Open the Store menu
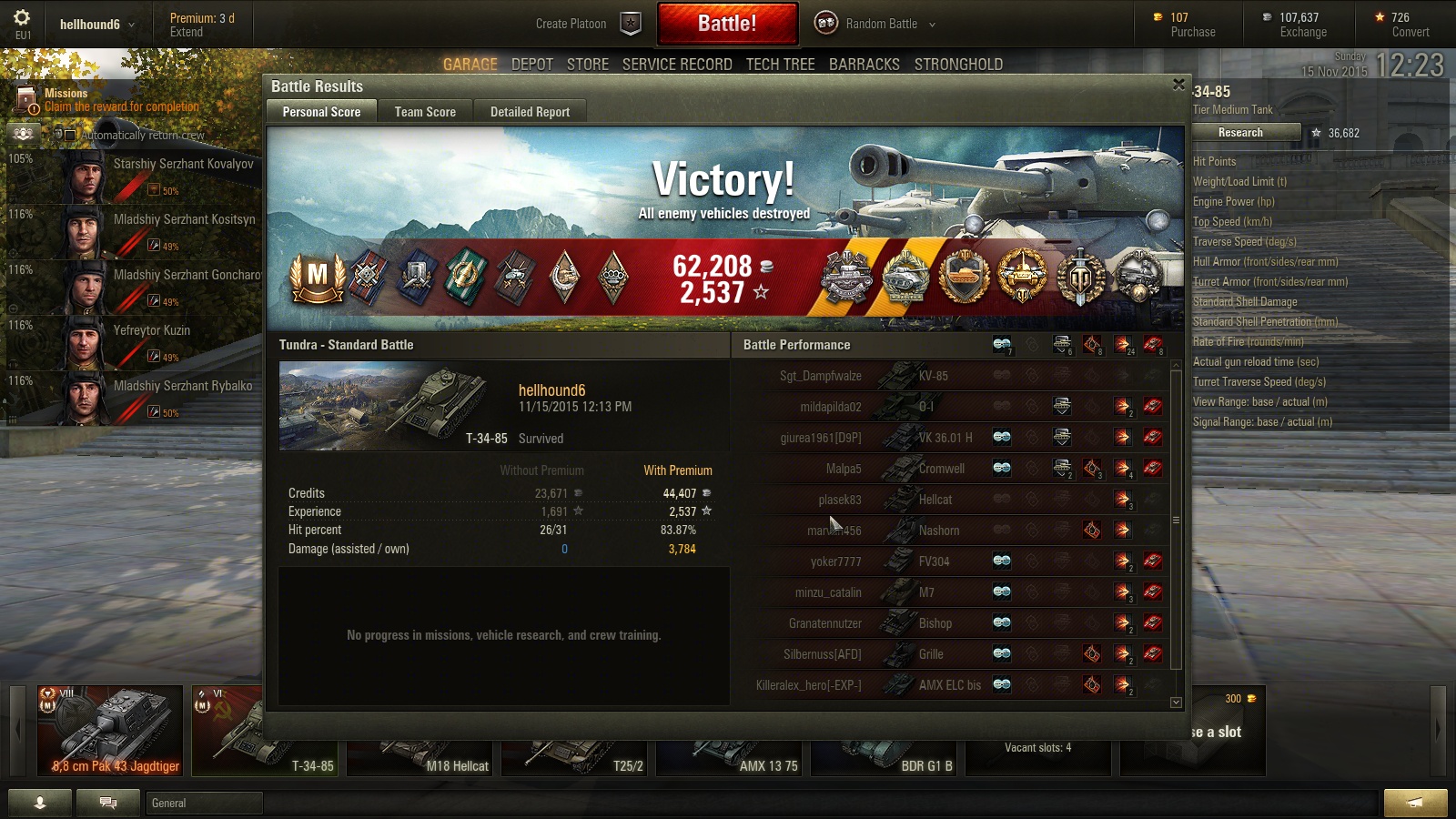Viewport: 1456px width, 819px height. (x=587, y=65)
